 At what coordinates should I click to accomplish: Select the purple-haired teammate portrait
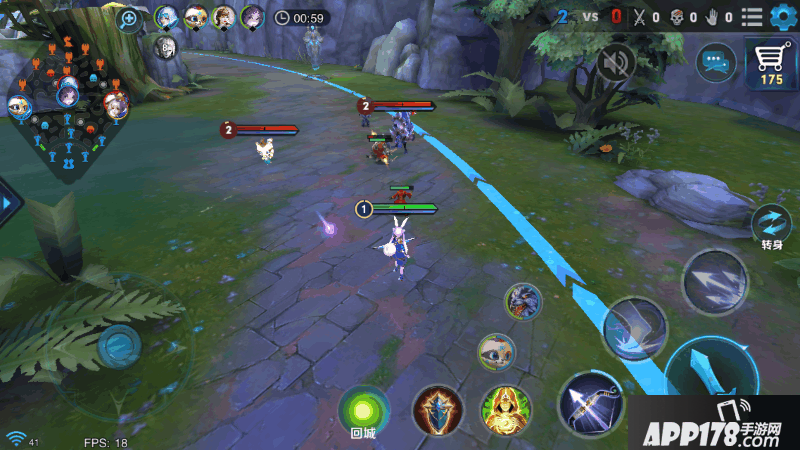coord(251,17)
